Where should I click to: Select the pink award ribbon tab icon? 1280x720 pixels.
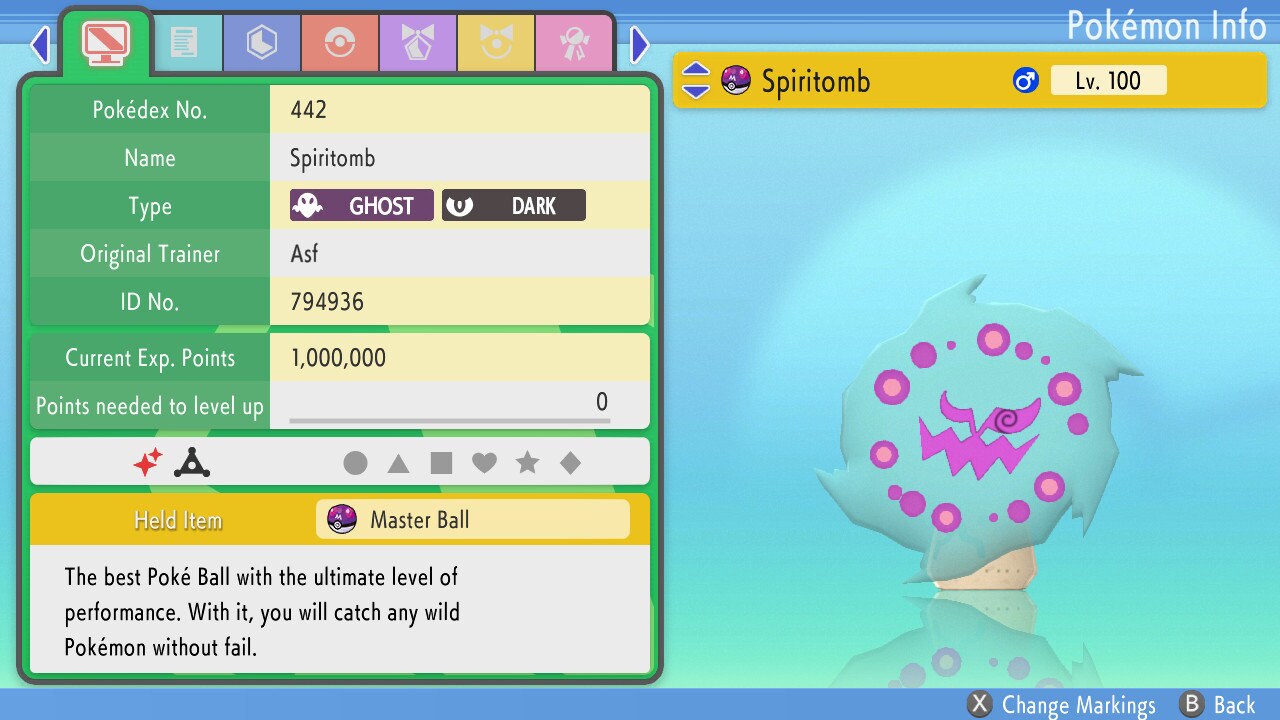click(575, 42)
